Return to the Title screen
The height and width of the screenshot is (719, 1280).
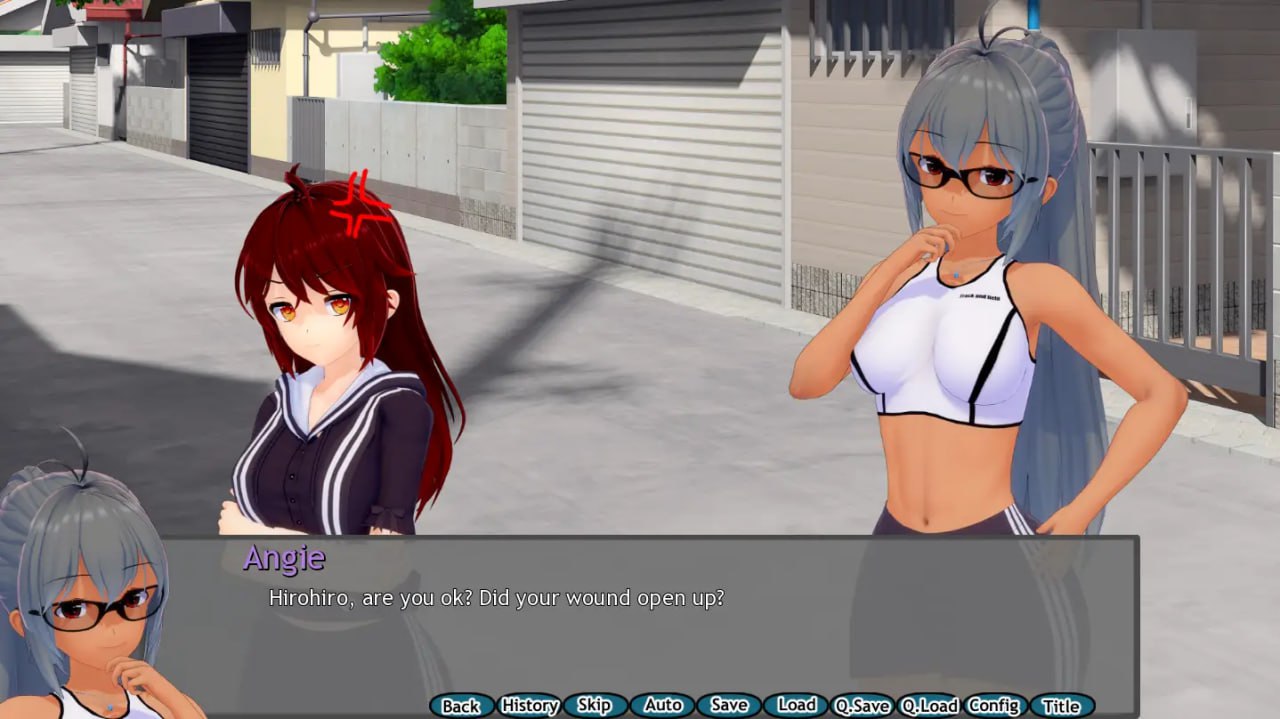pyautogui.click(x=1061, y=706)
